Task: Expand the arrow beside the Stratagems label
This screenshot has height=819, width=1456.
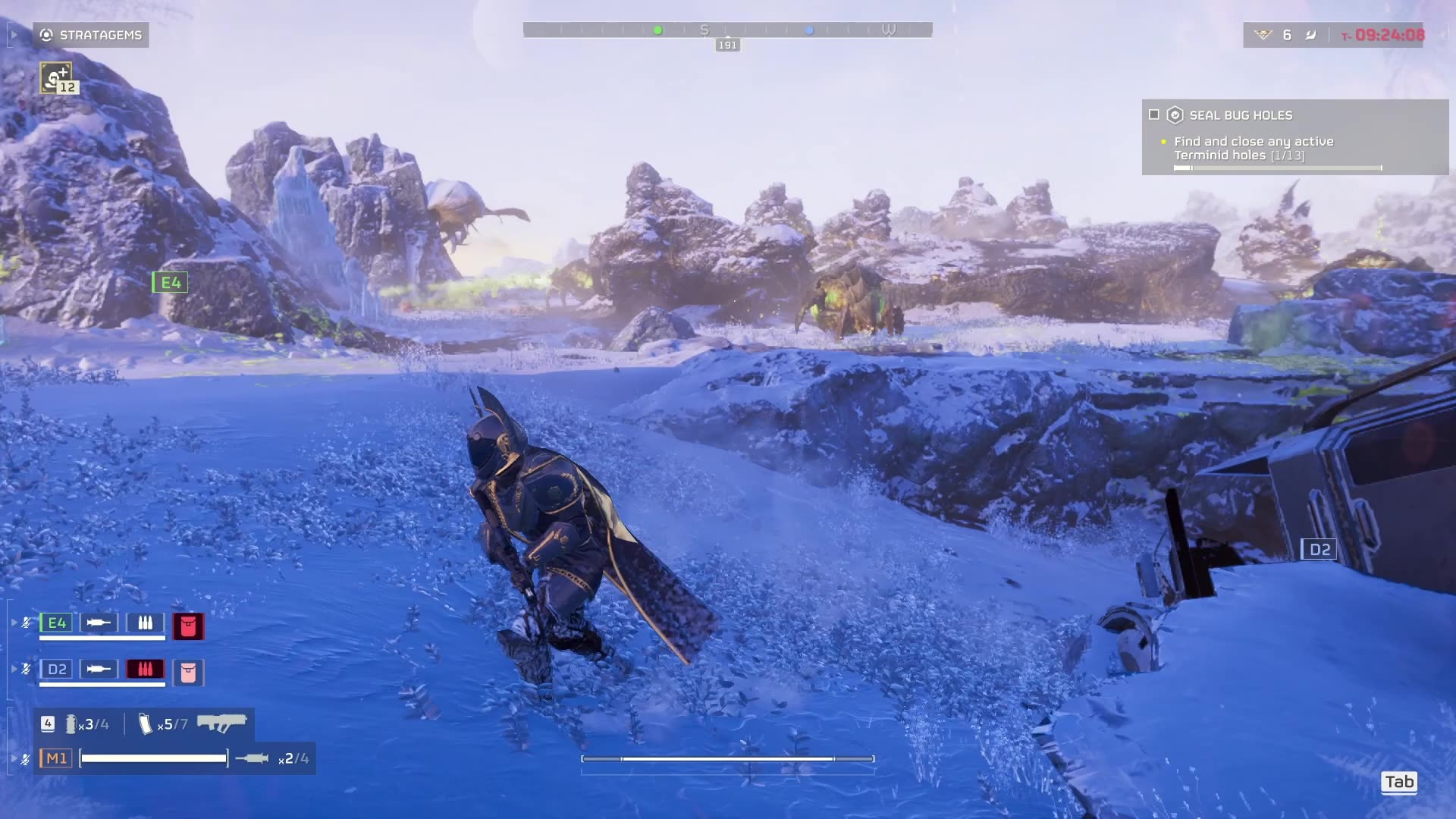Action: click(14, 35)
